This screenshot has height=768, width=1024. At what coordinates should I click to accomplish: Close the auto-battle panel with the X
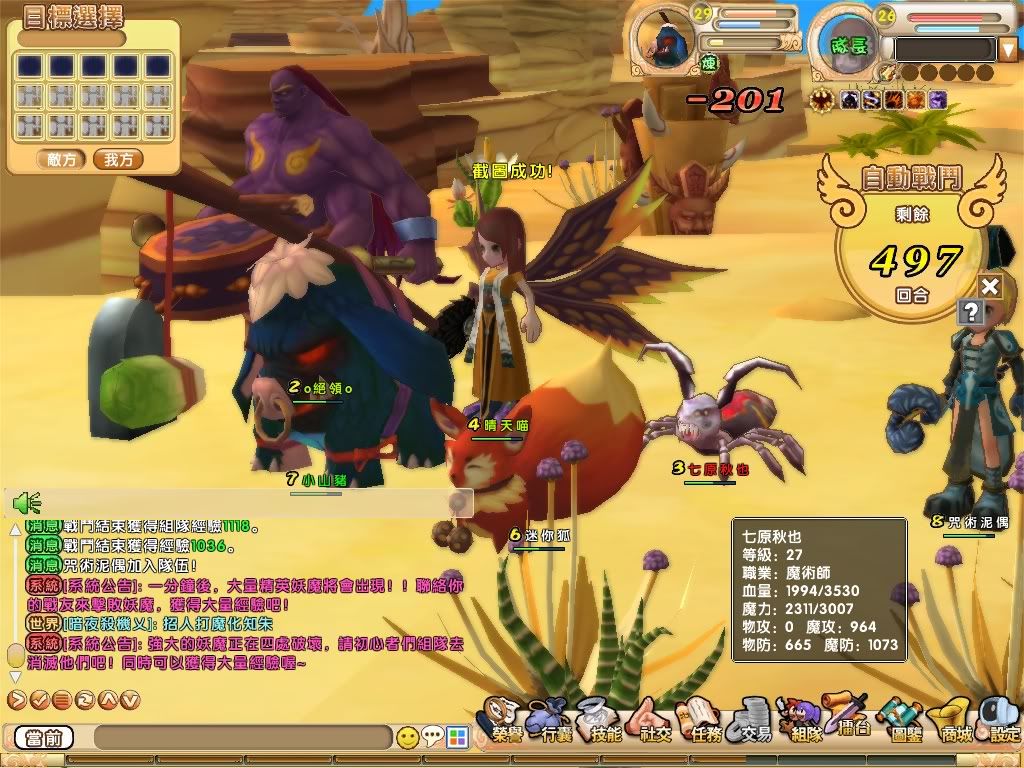point(989,287)
